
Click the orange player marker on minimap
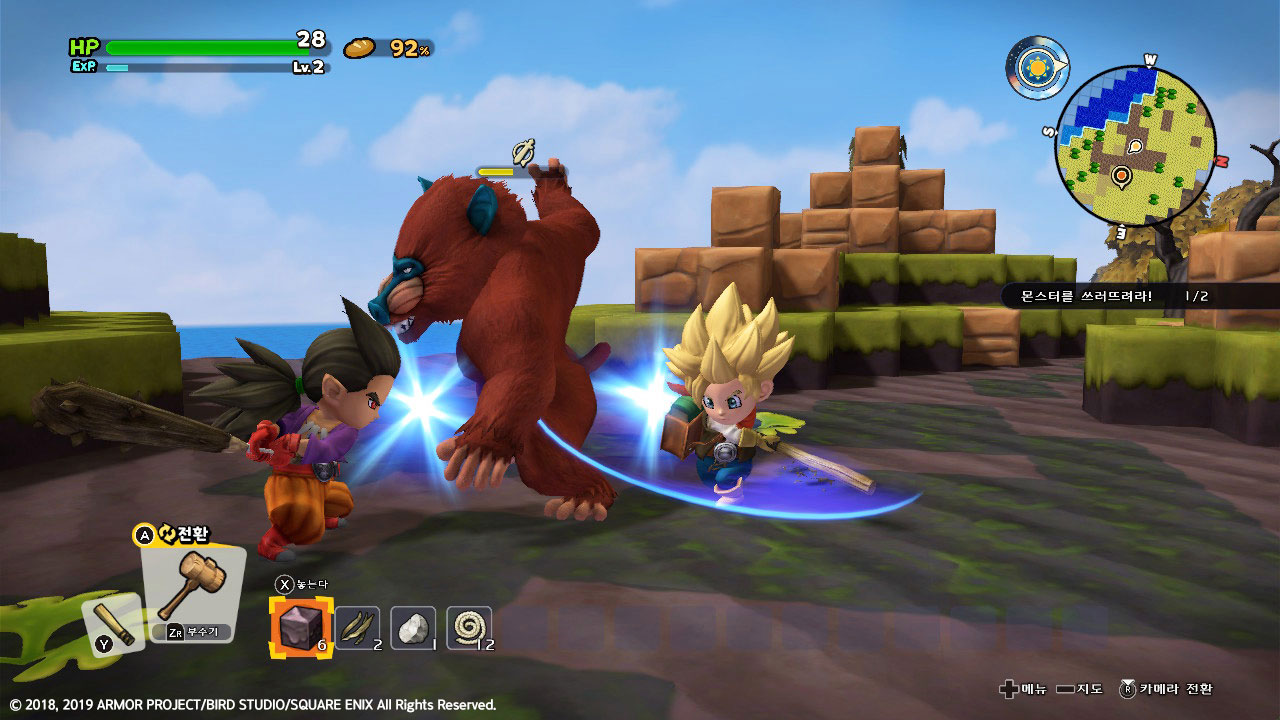click(1121, 177)
